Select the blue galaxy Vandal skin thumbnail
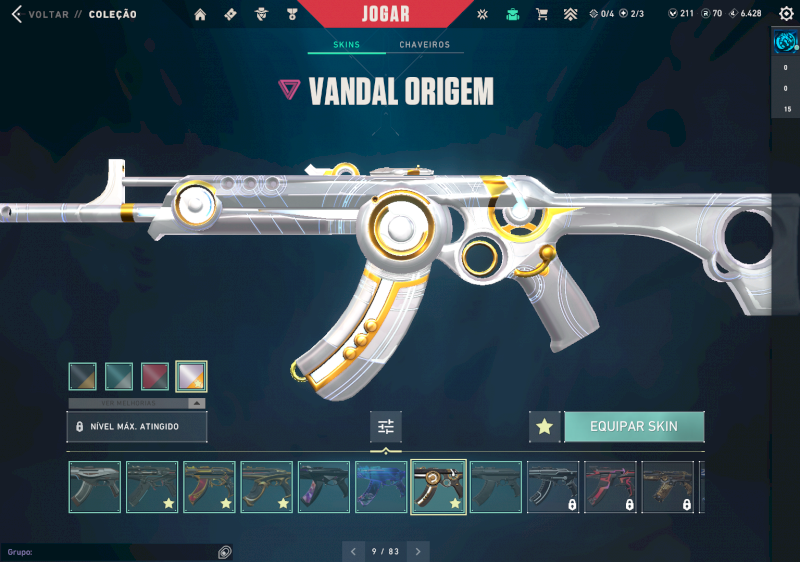The image size is (800, 562). point(381,487)
